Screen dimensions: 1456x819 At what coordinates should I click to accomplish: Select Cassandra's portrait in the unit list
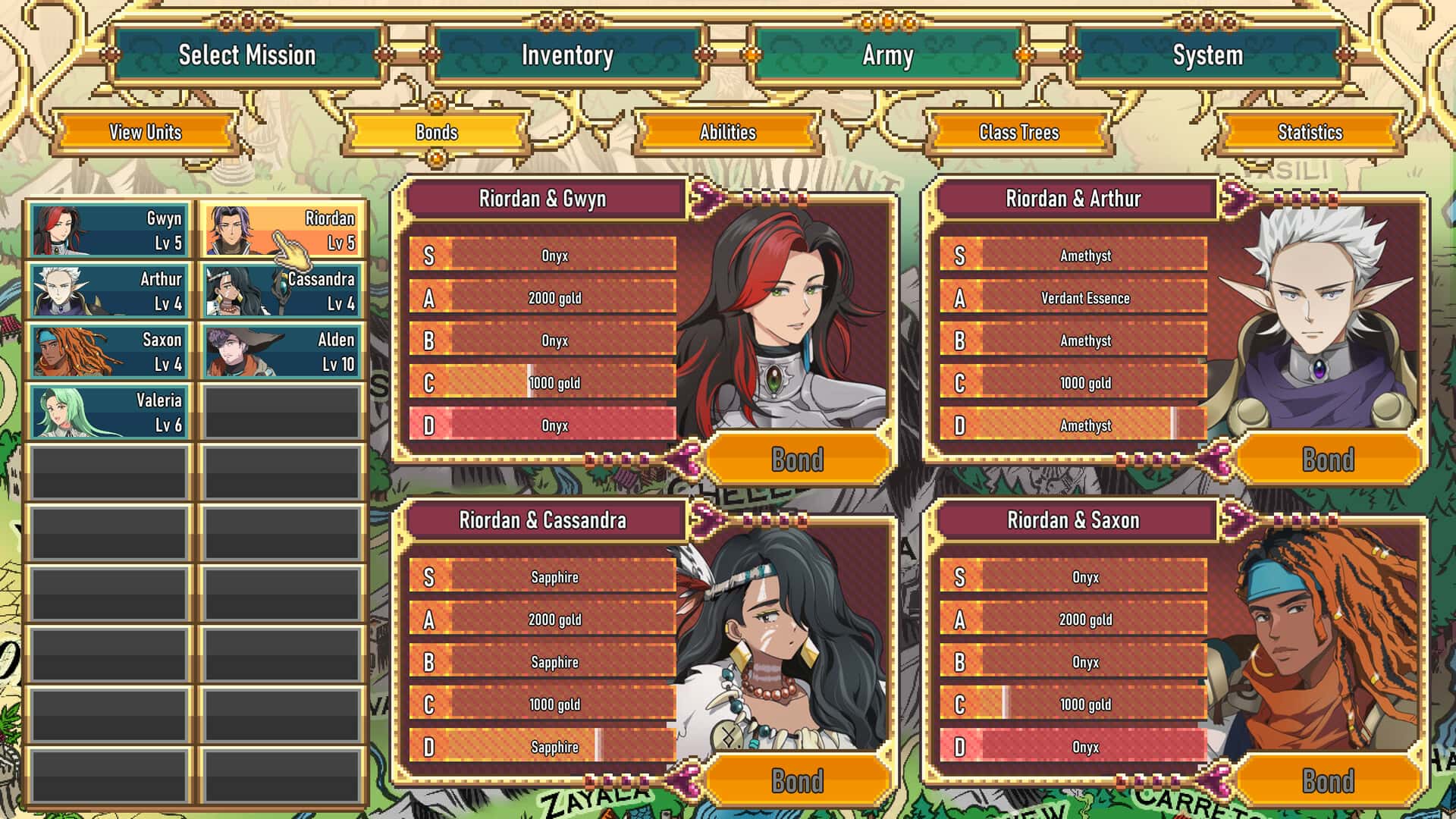(x=282, y=291)
